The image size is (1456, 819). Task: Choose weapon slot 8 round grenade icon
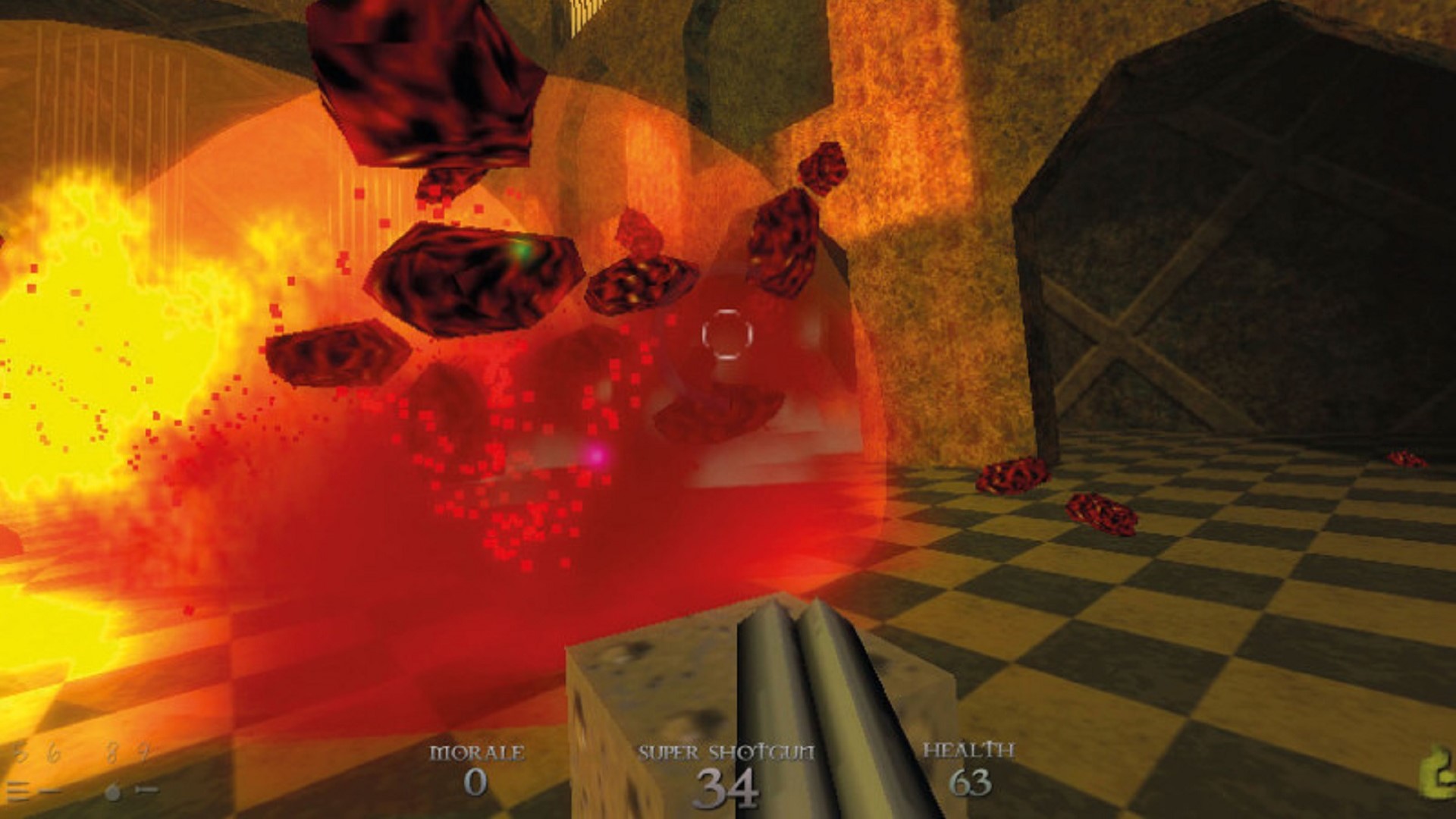[x=113, y=792]
